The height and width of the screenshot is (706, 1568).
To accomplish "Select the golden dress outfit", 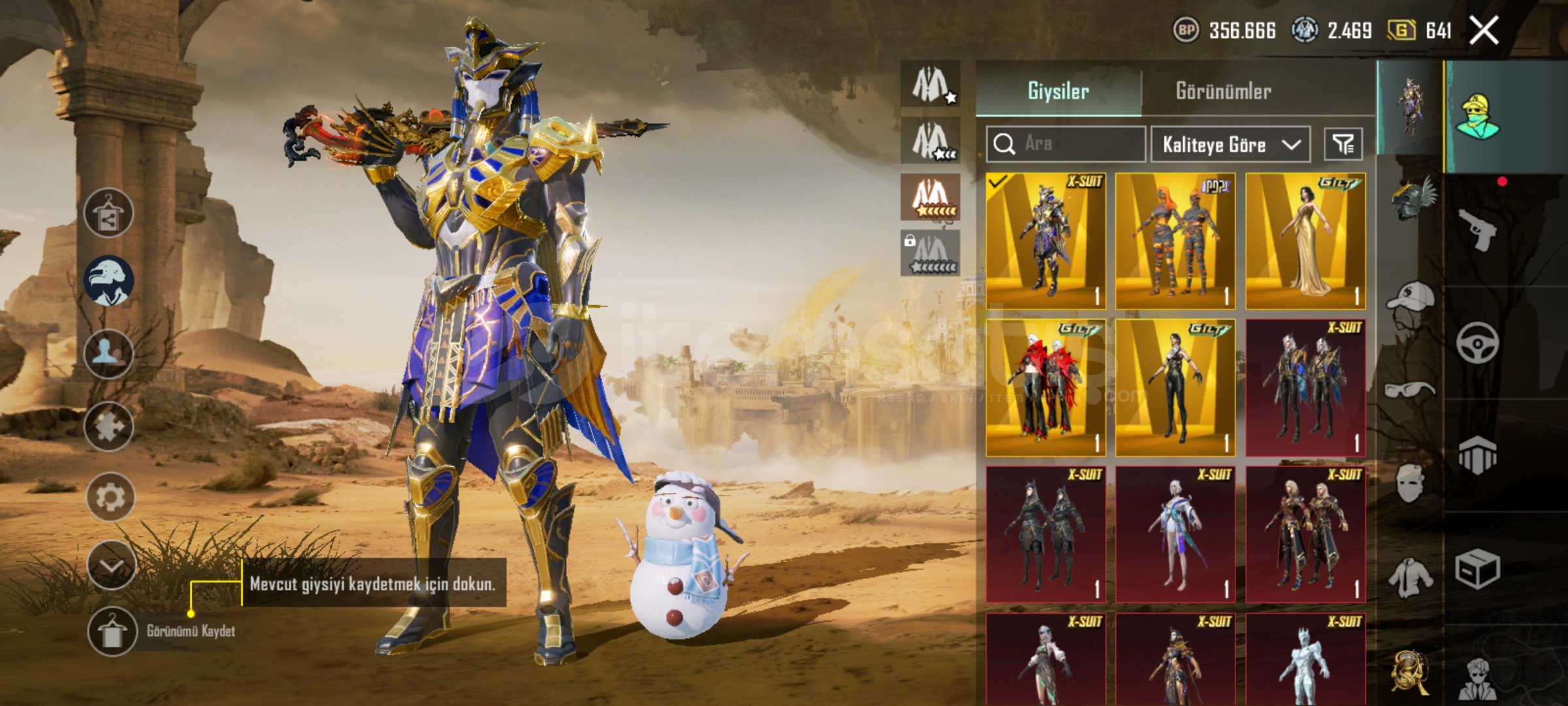I will pos(1305,241).
